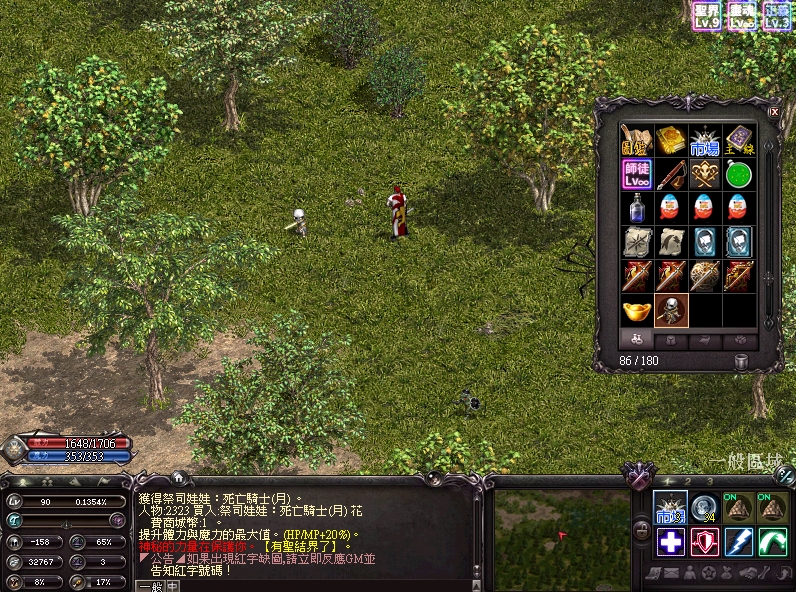
Task: Use the blue lightning bolt skill
Action: 738,542
